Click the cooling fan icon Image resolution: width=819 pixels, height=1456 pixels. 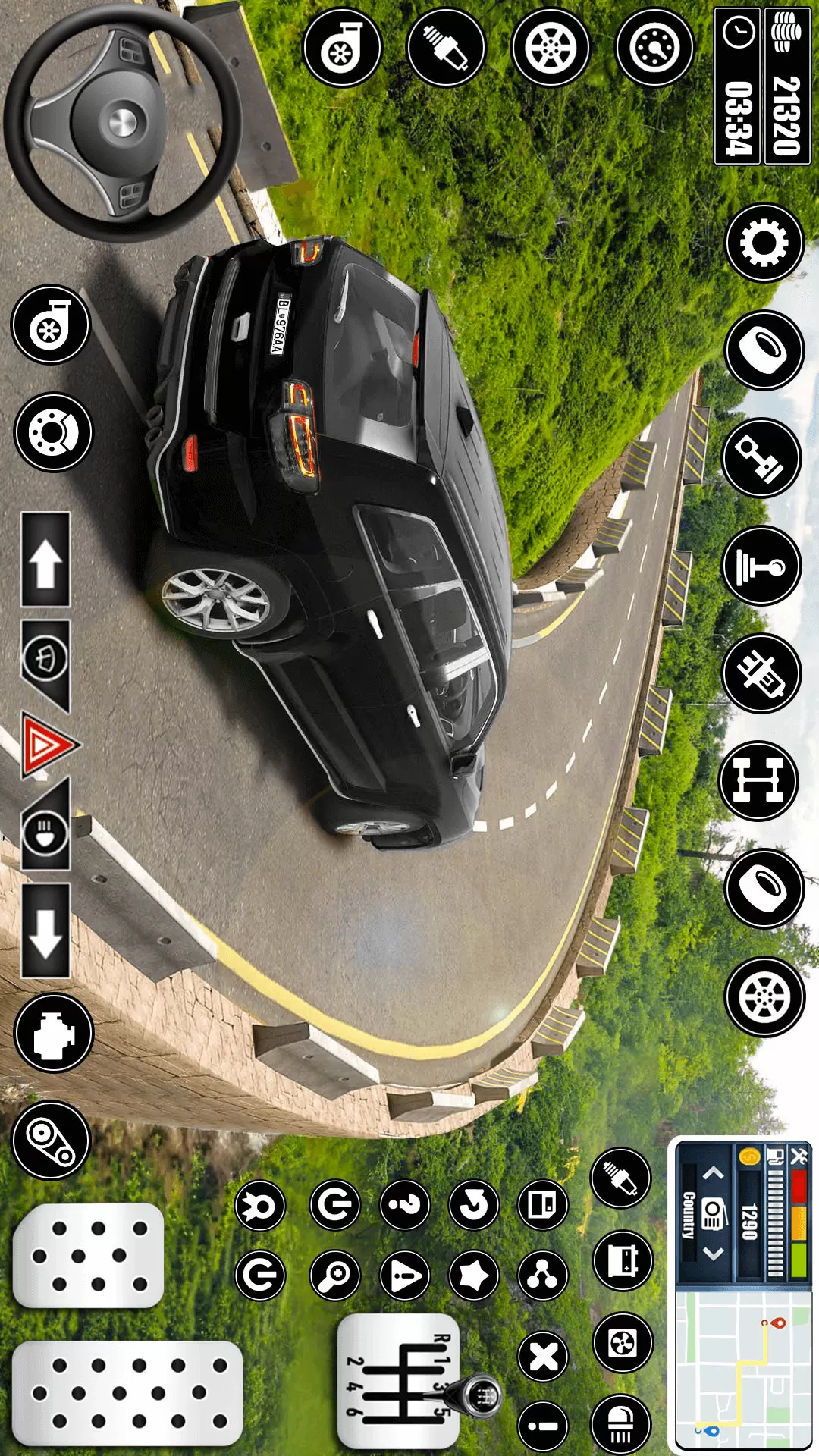tap(622, 1343)
